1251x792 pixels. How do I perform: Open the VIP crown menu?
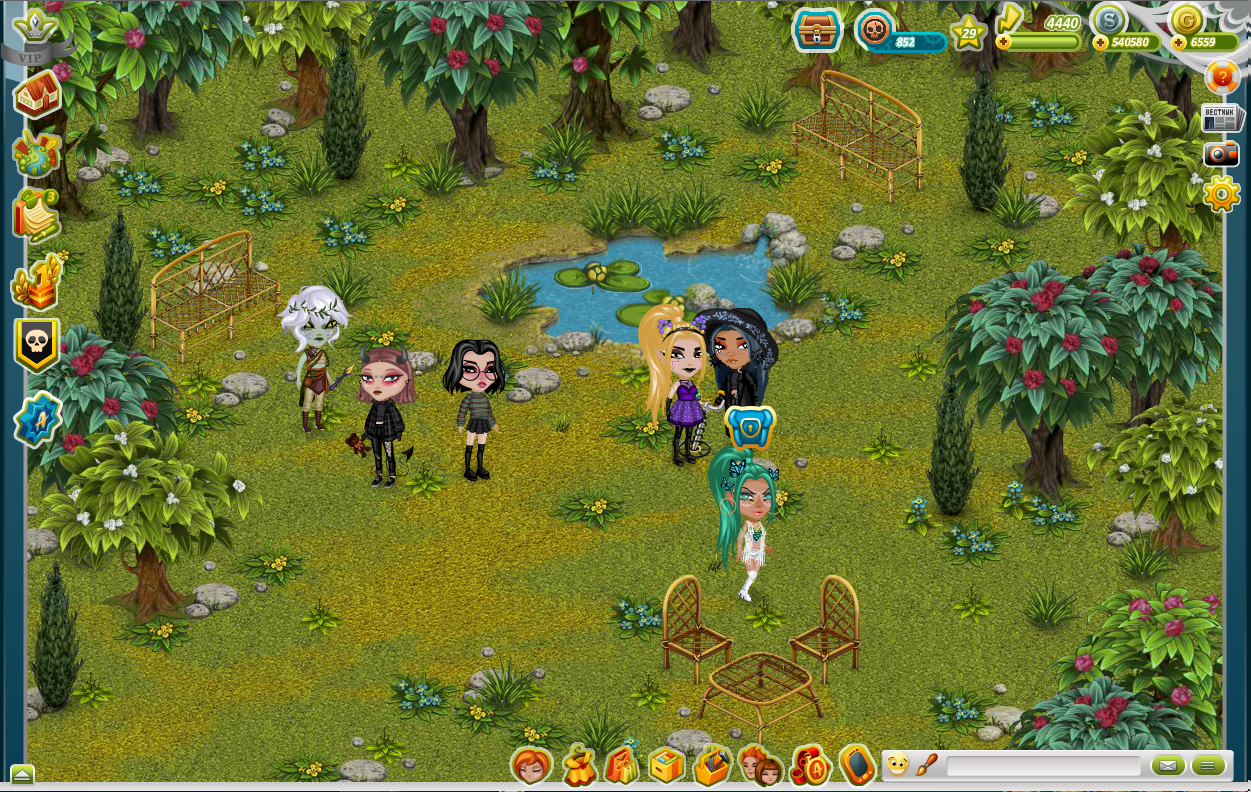pyautogui.click(x=40, y=30)
